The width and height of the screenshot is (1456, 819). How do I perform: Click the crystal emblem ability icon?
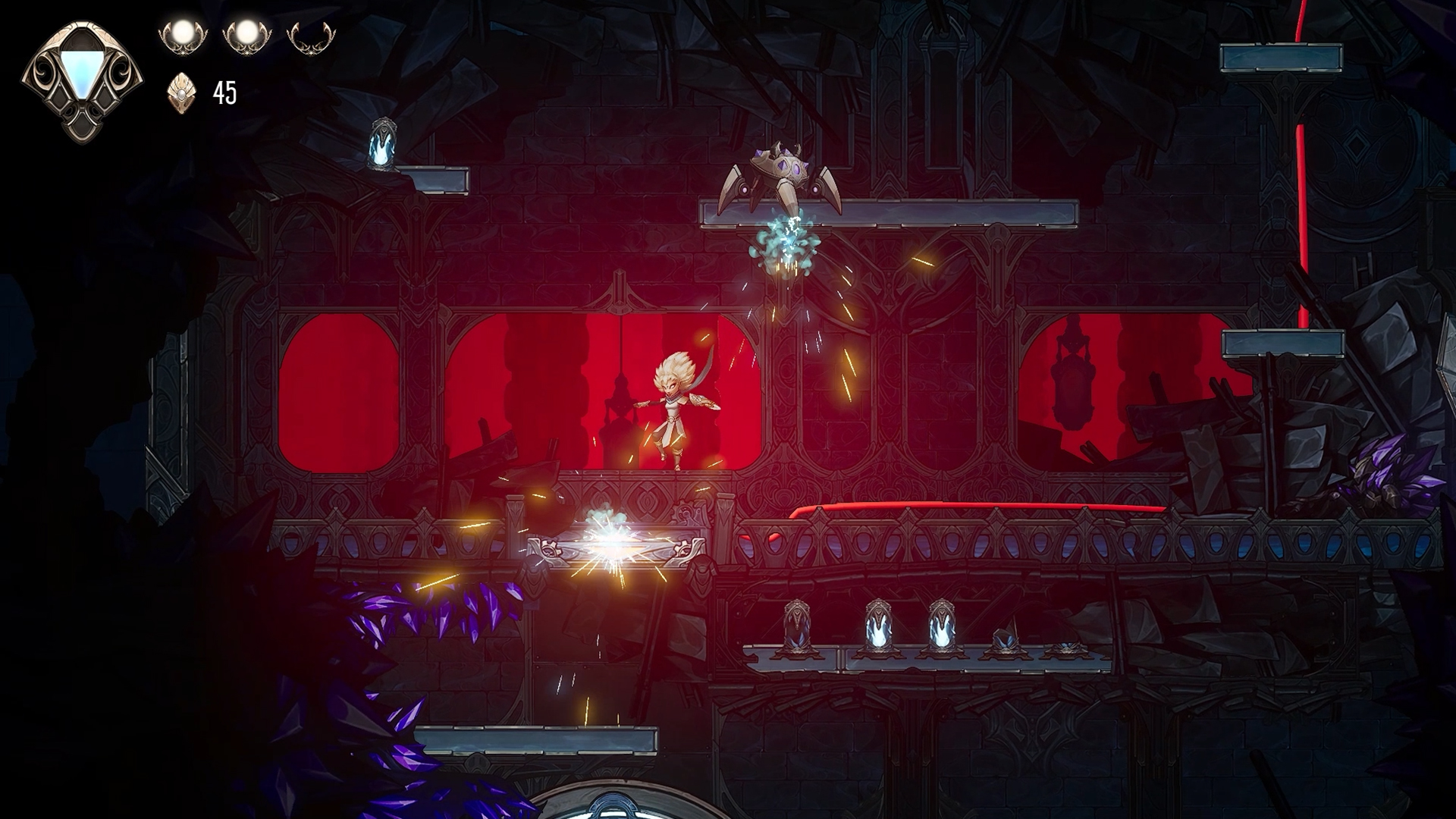point(81,78)
